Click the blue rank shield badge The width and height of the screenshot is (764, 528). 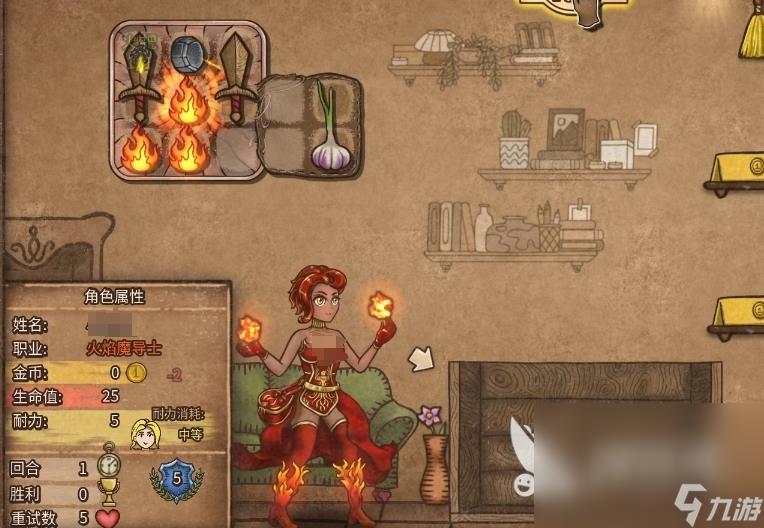click(x=176, y=478)
